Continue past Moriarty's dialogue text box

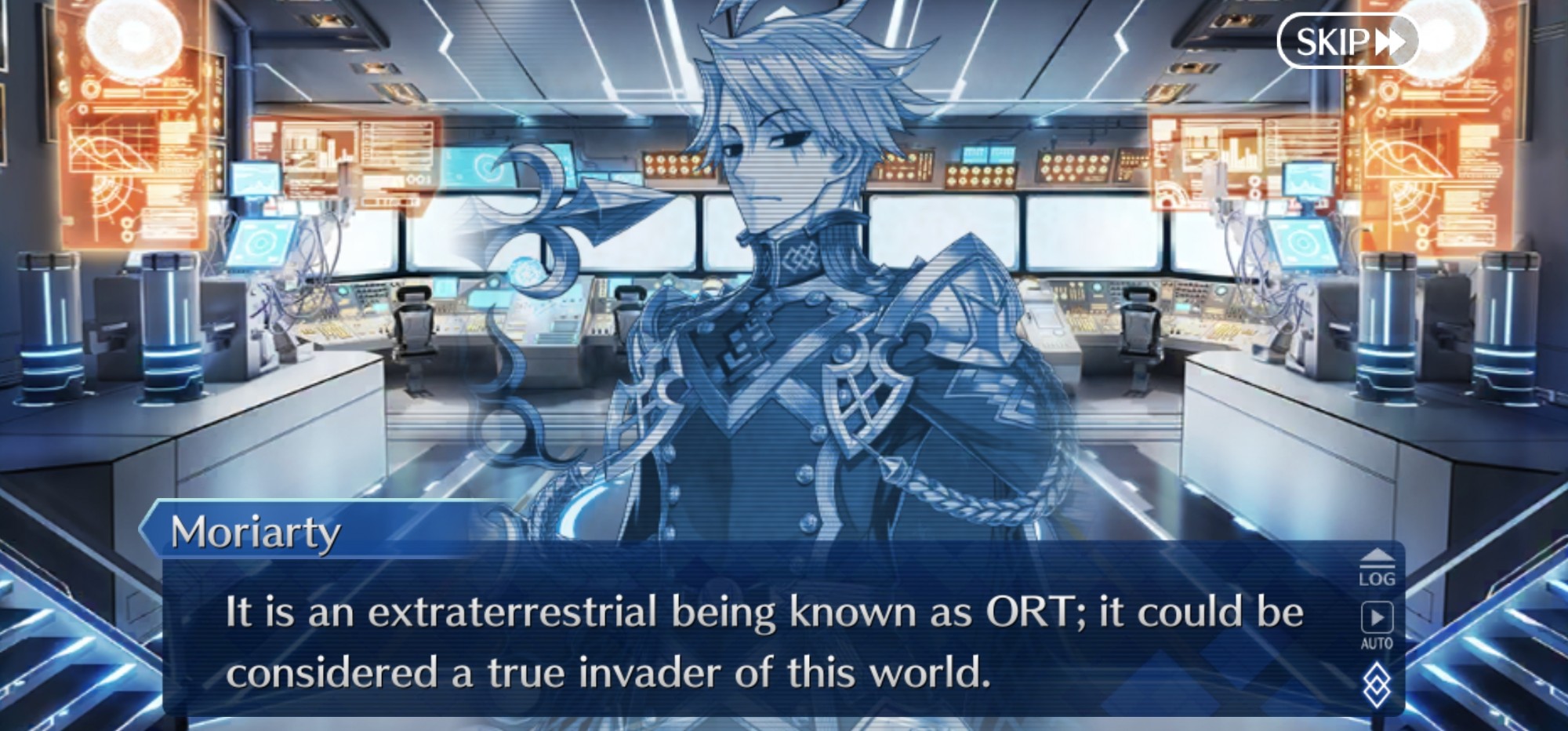pos(764,640)
